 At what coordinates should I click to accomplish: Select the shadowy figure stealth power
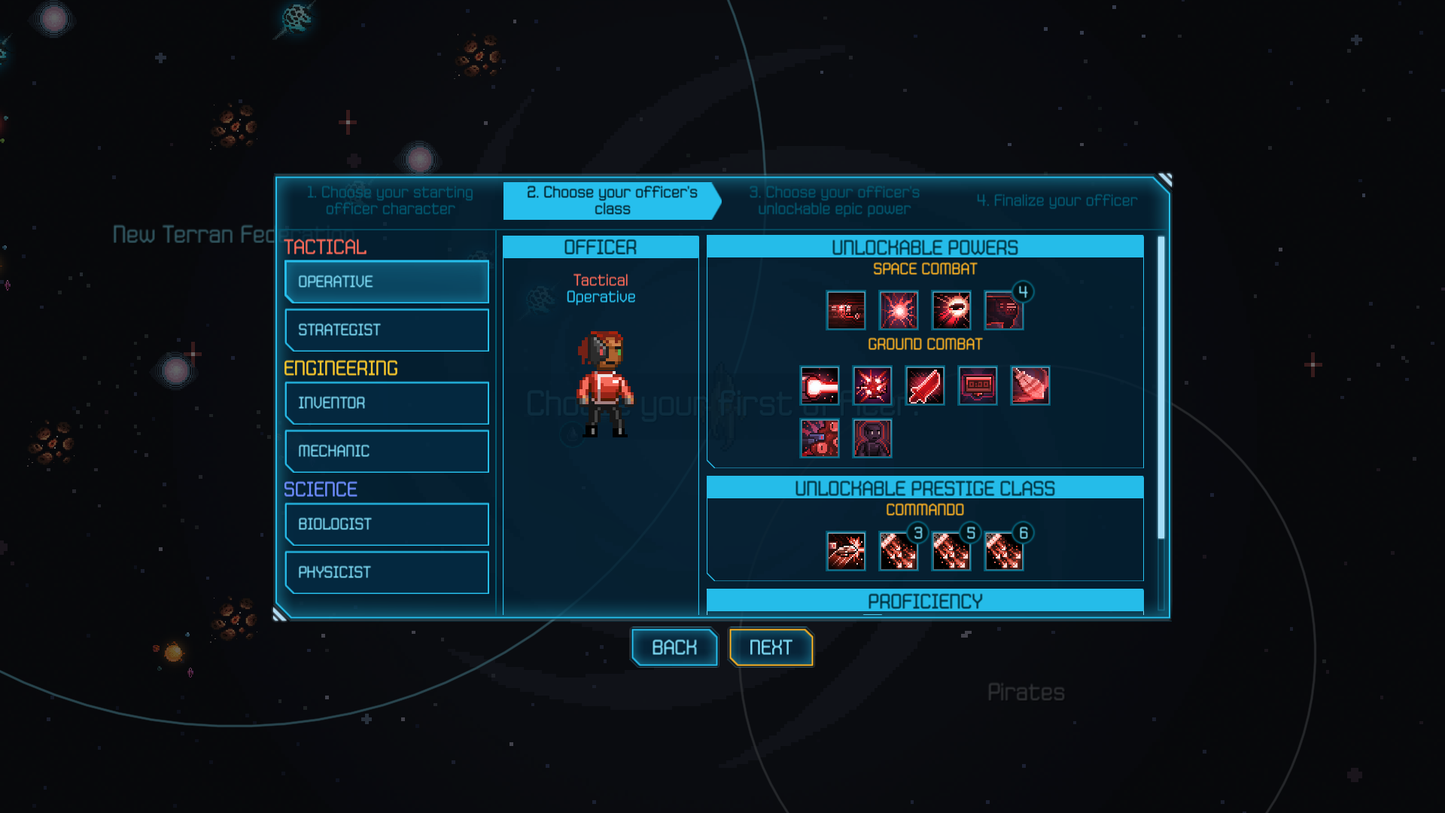872,438
